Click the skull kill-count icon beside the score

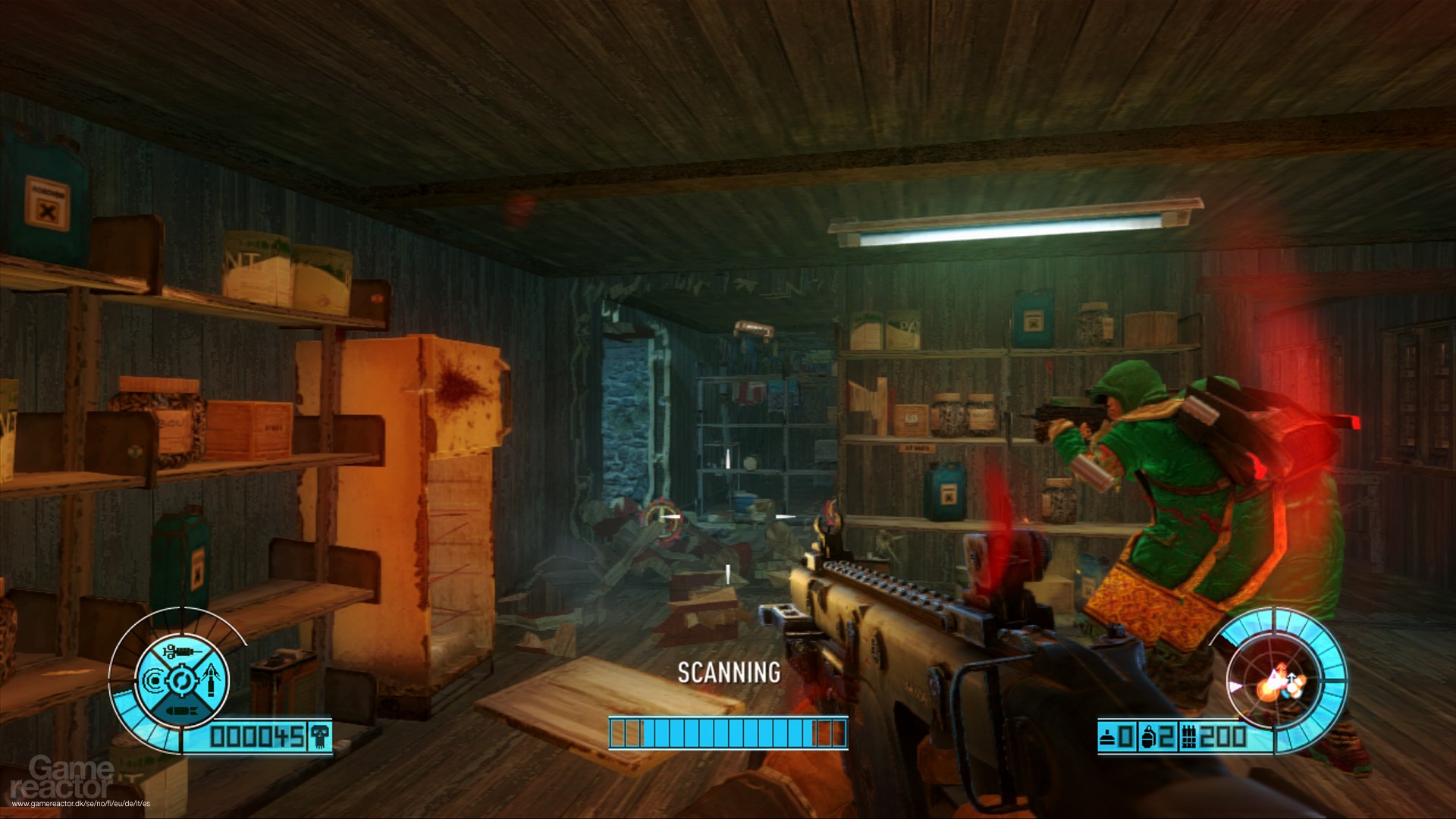[320, 738]
